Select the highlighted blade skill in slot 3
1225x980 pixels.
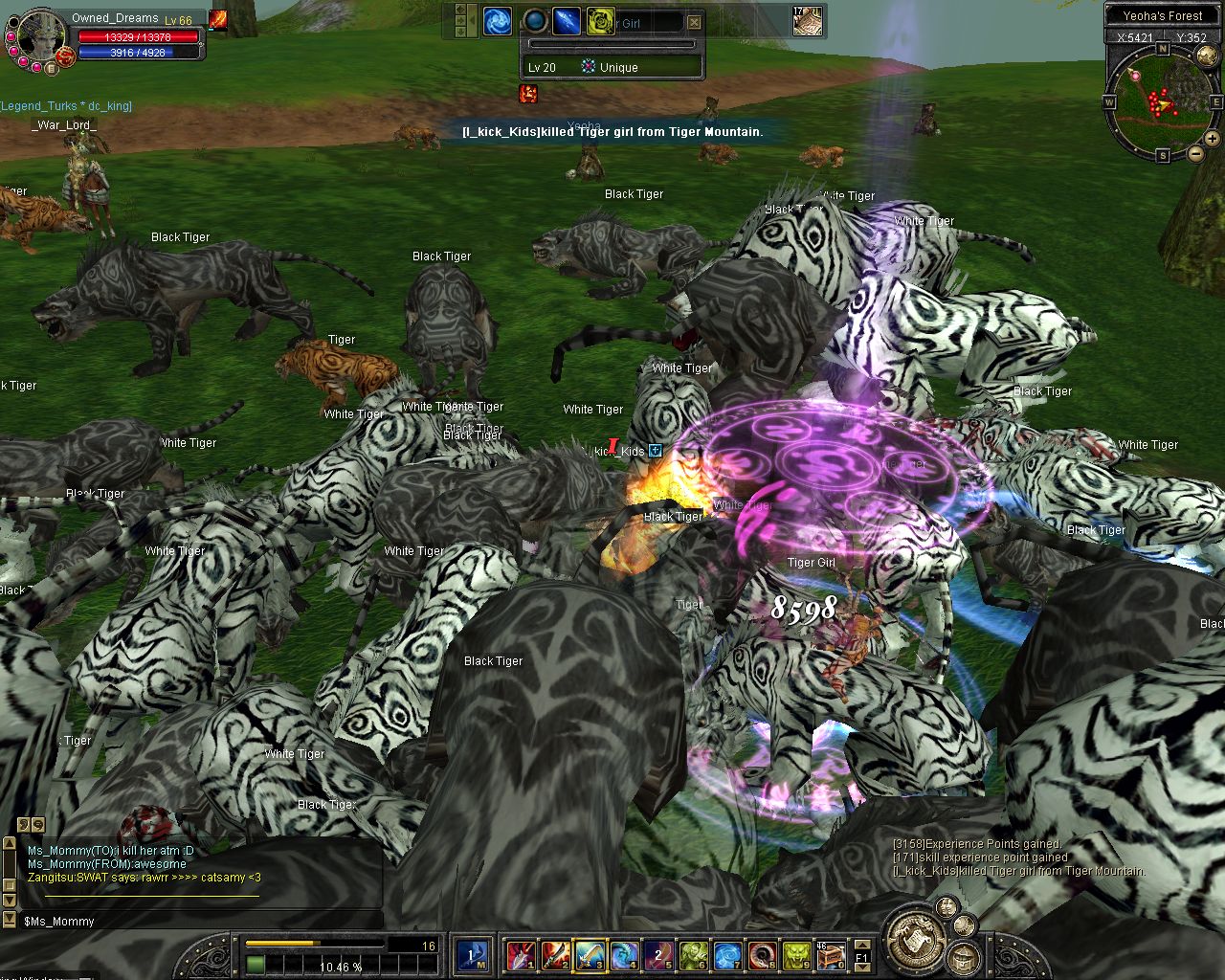click(x=590, y=954)
